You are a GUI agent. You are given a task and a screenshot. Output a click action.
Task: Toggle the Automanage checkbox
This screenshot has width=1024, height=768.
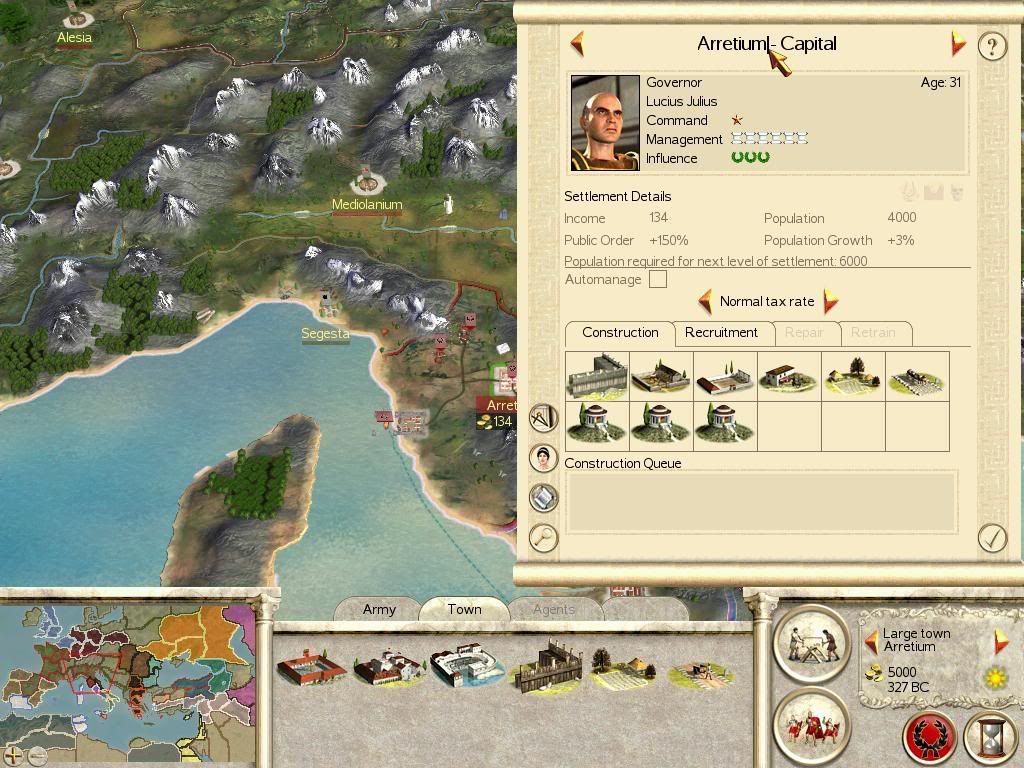click(657, 280)
